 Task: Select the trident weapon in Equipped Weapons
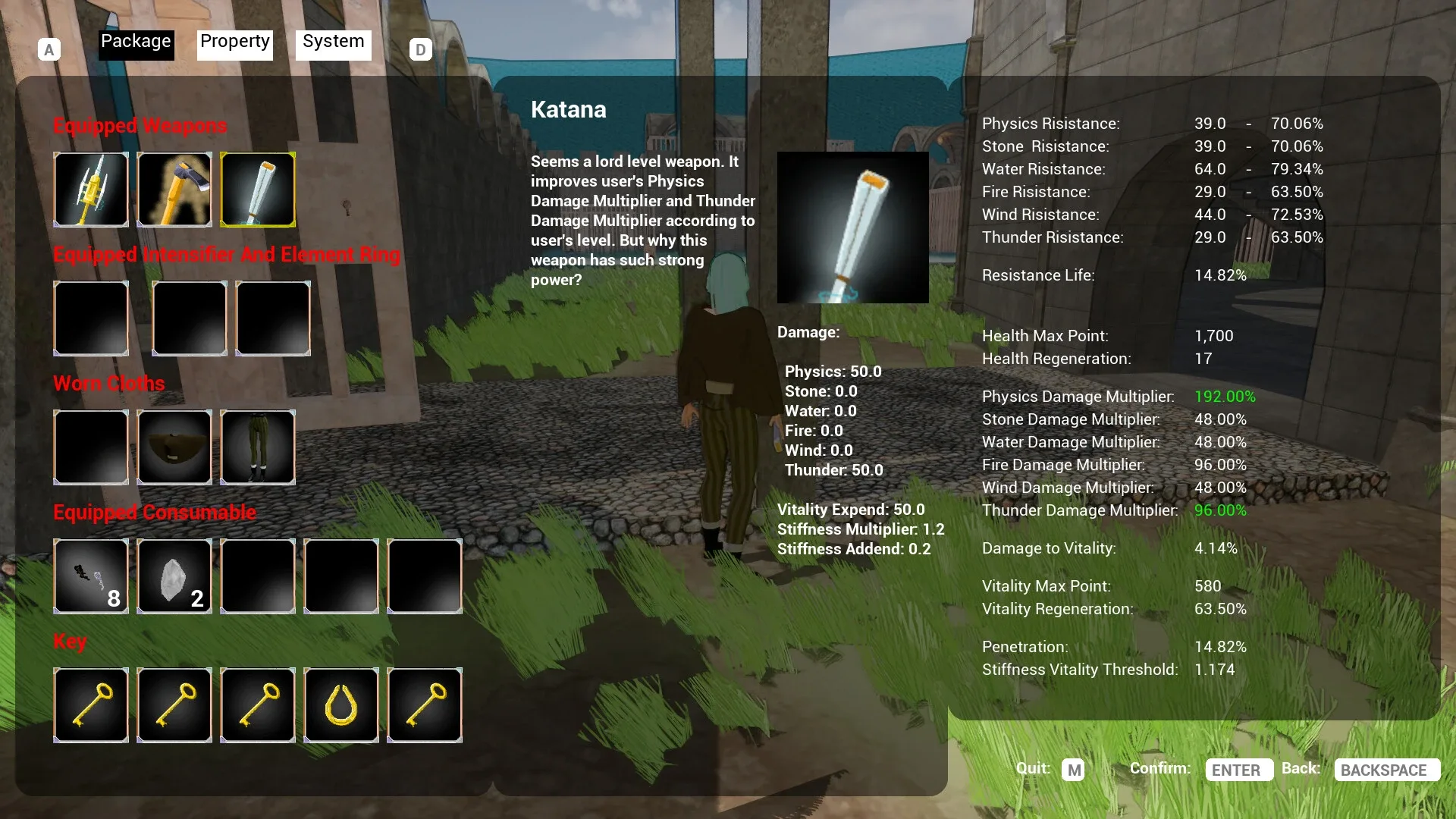coord(91,190)
